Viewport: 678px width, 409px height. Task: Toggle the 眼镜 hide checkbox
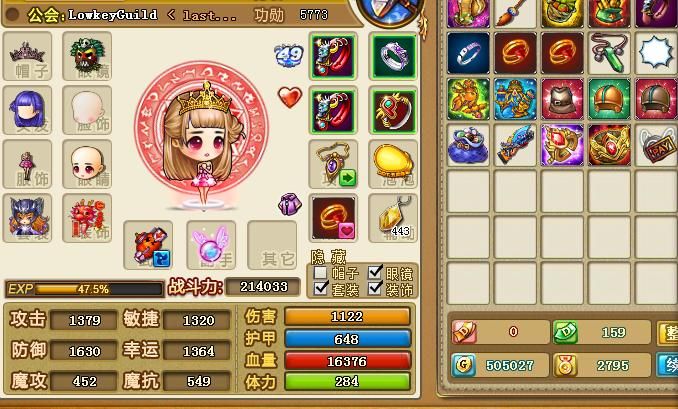tap(375, 272)
